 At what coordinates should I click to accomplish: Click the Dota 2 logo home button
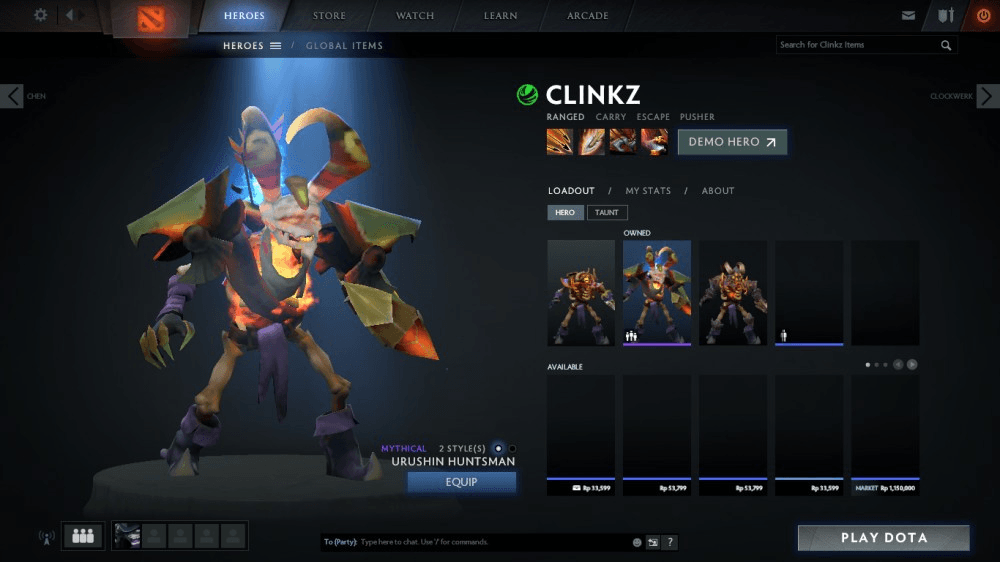(153, 19)
